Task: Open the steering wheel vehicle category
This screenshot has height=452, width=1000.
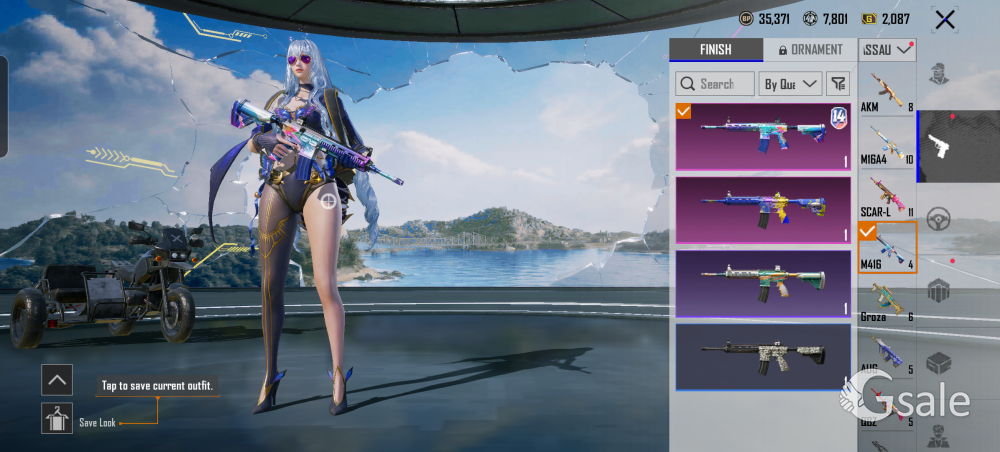Action: tap(938, 220)
